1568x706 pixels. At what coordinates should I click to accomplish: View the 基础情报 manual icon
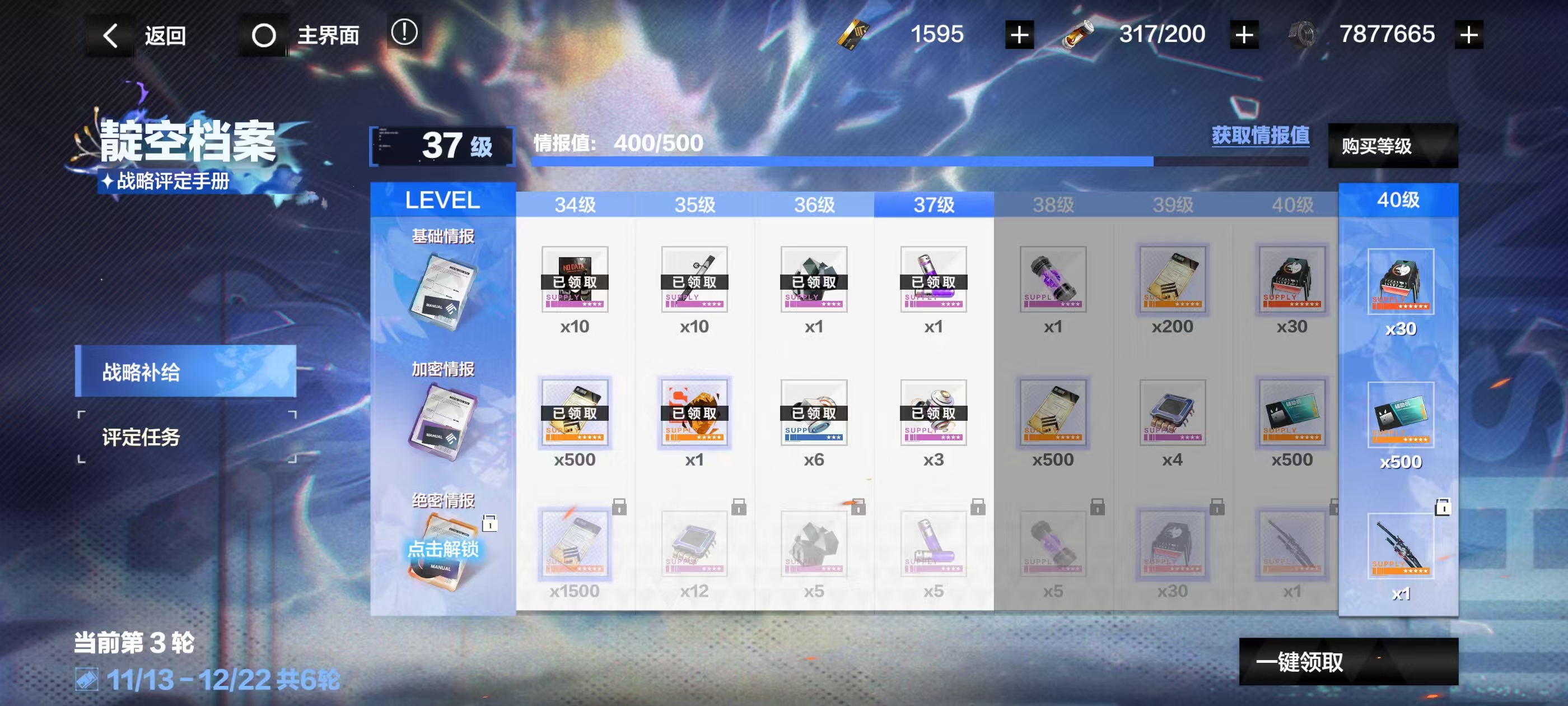point(443,291)
